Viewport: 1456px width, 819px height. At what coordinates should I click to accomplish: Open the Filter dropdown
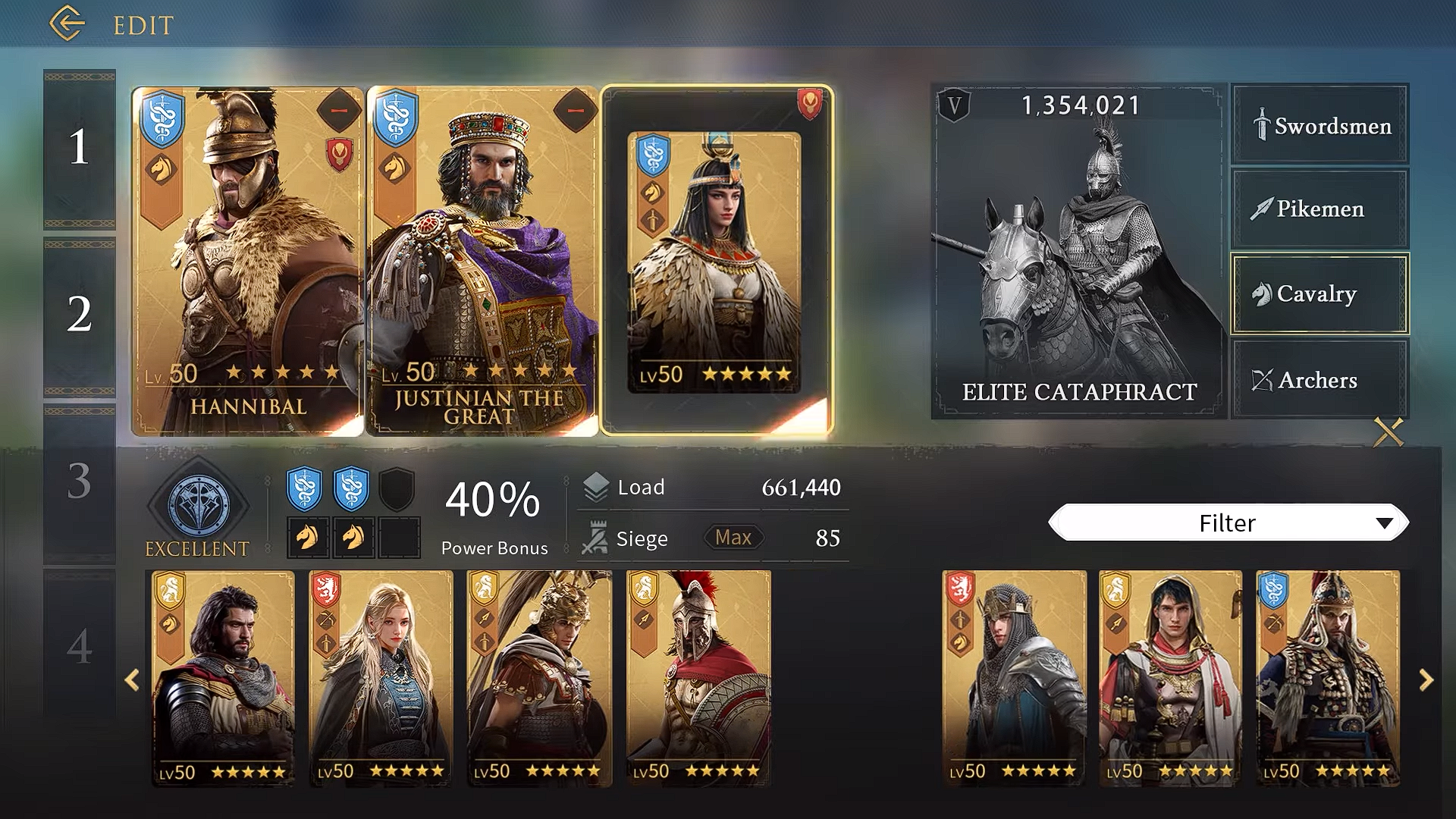pos(1226,522)
